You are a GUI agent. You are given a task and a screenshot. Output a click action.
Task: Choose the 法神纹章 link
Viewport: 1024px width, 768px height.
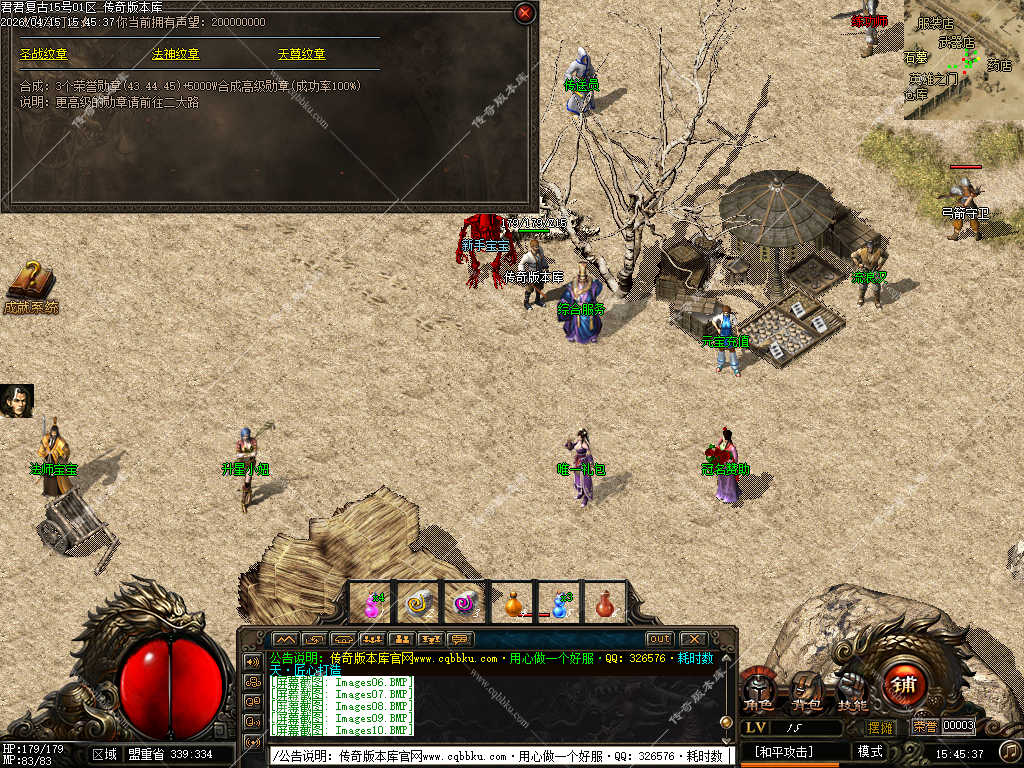pos(175,54)
